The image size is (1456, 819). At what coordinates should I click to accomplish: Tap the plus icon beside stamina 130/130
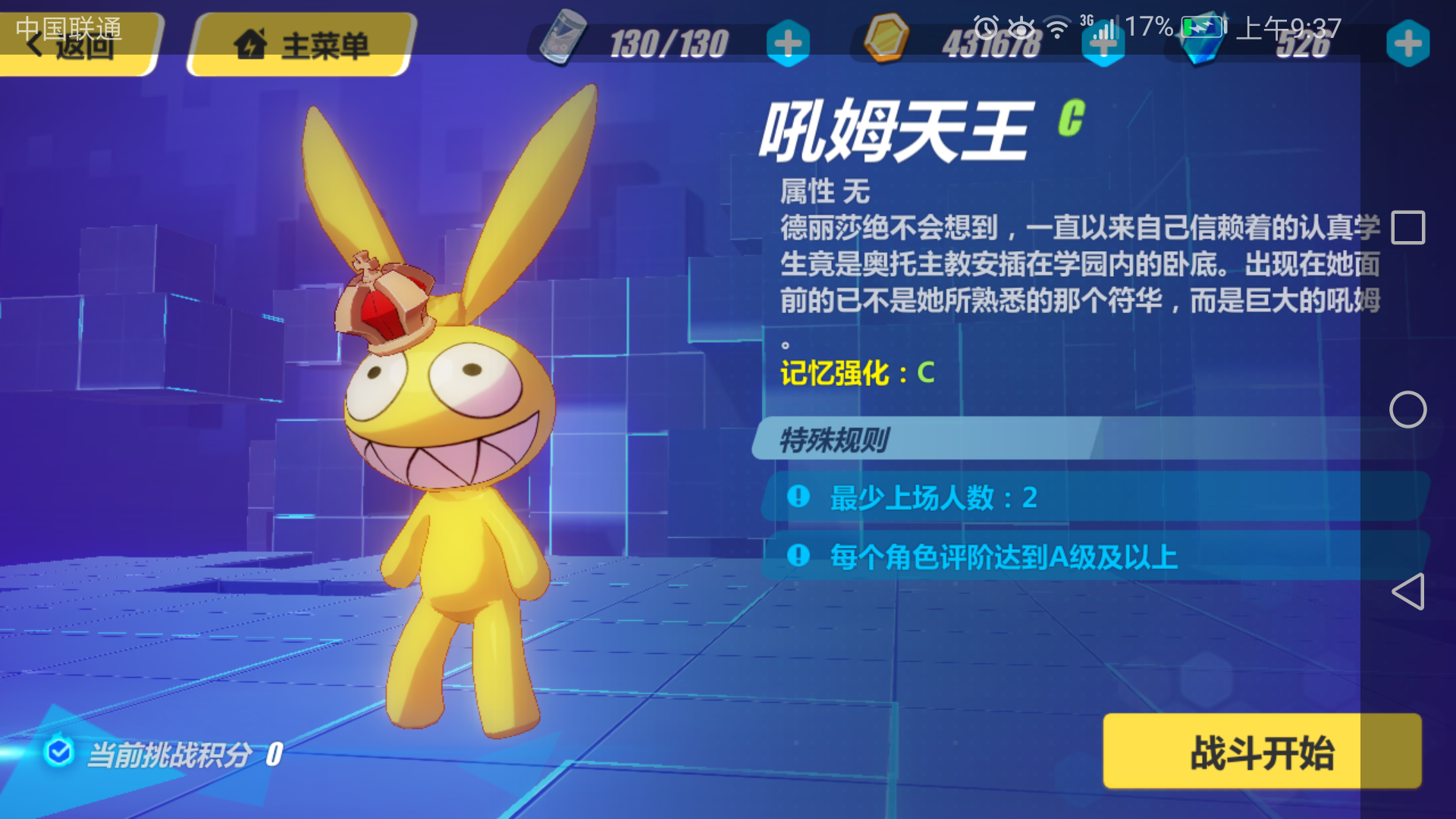click(789, 44)
